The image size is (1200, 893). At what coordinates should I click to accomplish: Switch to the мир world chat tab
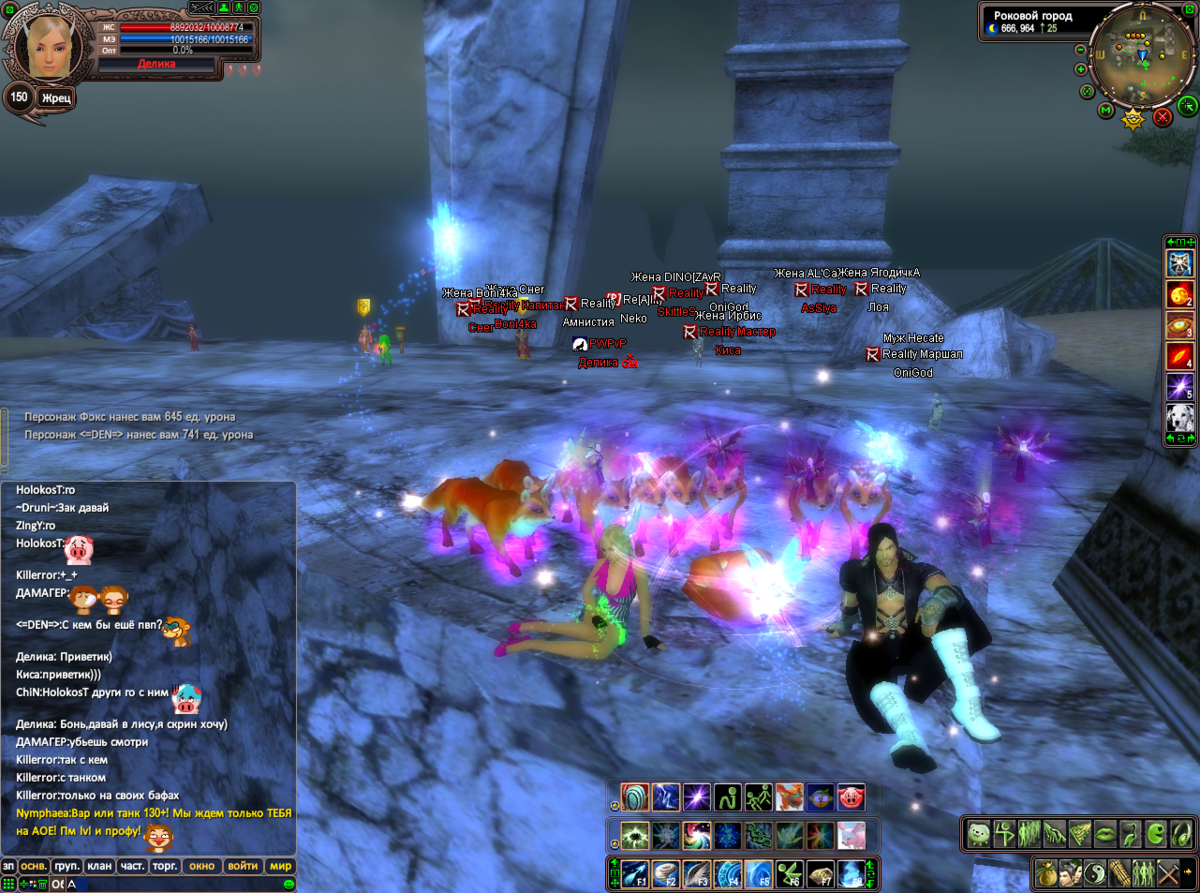click(281, 866)
